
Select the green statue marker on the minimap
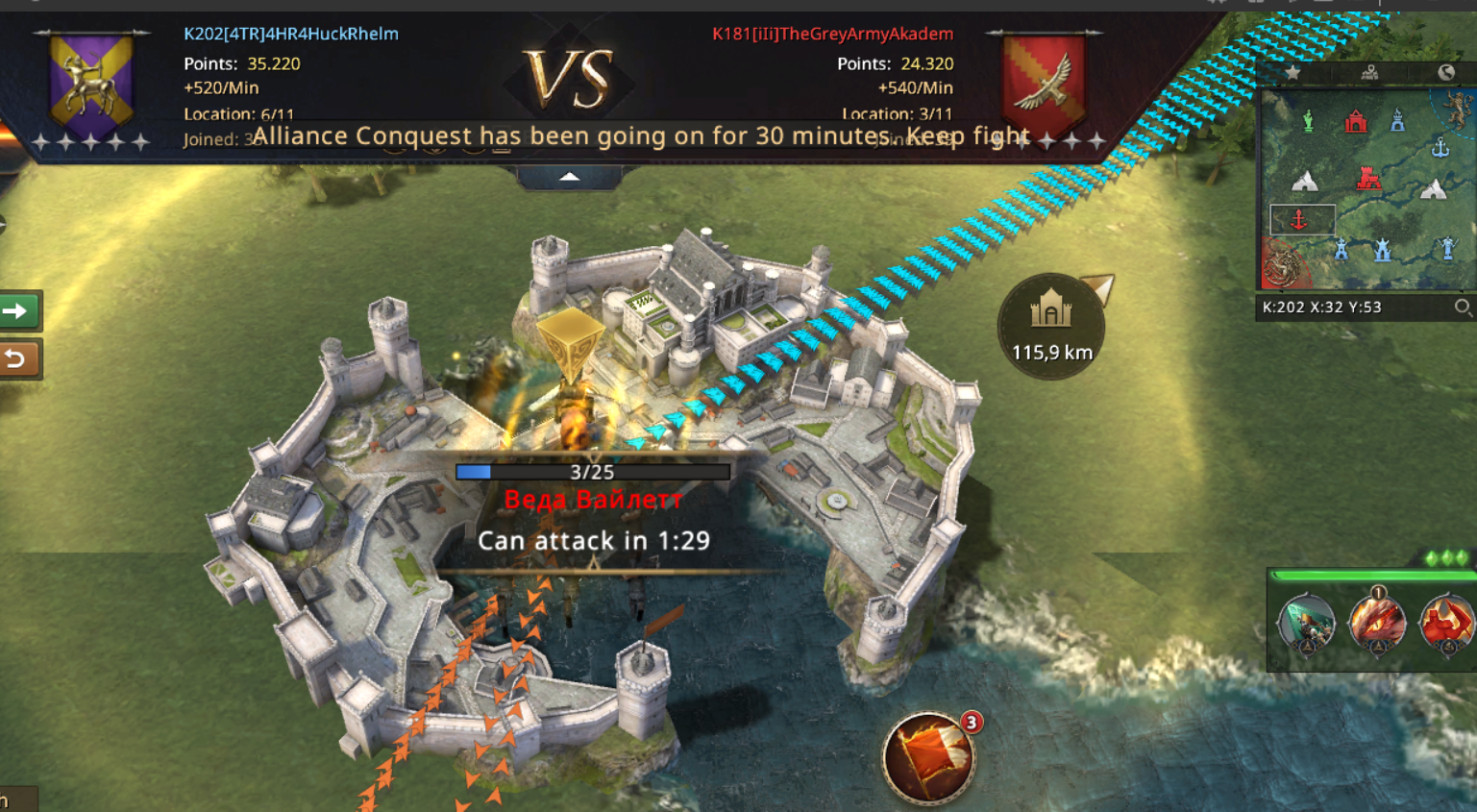click(x=1308, y=121)
